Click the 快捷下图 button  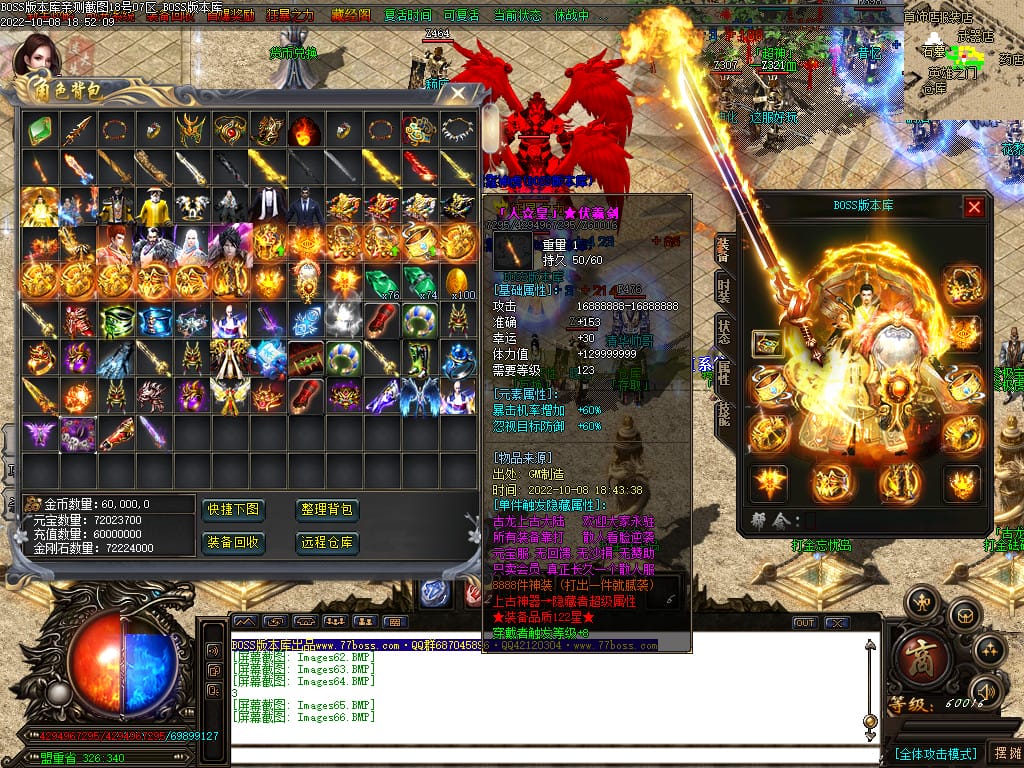pyautogui.click(x=234, y=510)
